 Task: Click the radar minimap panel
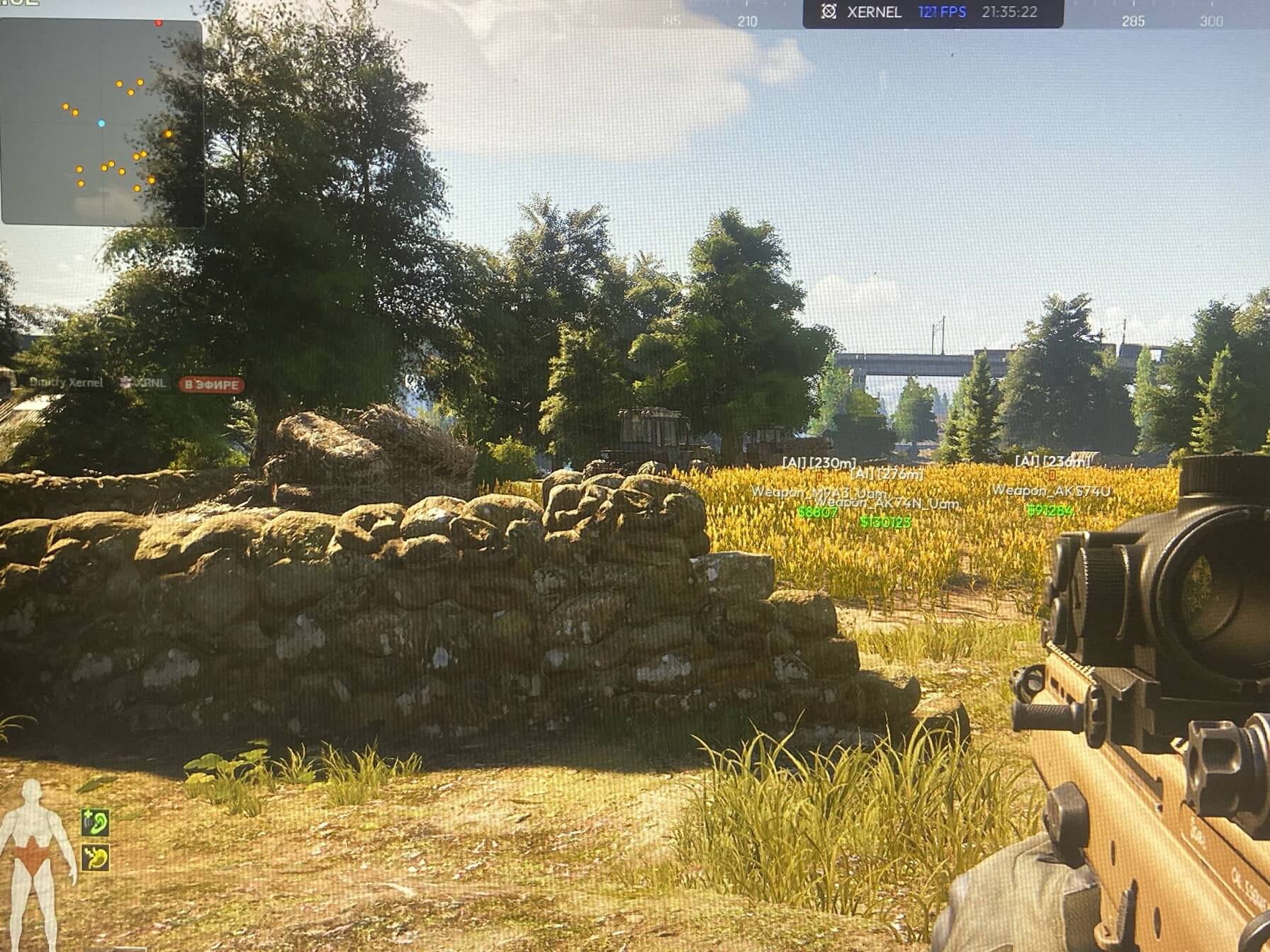click(102, 122)
